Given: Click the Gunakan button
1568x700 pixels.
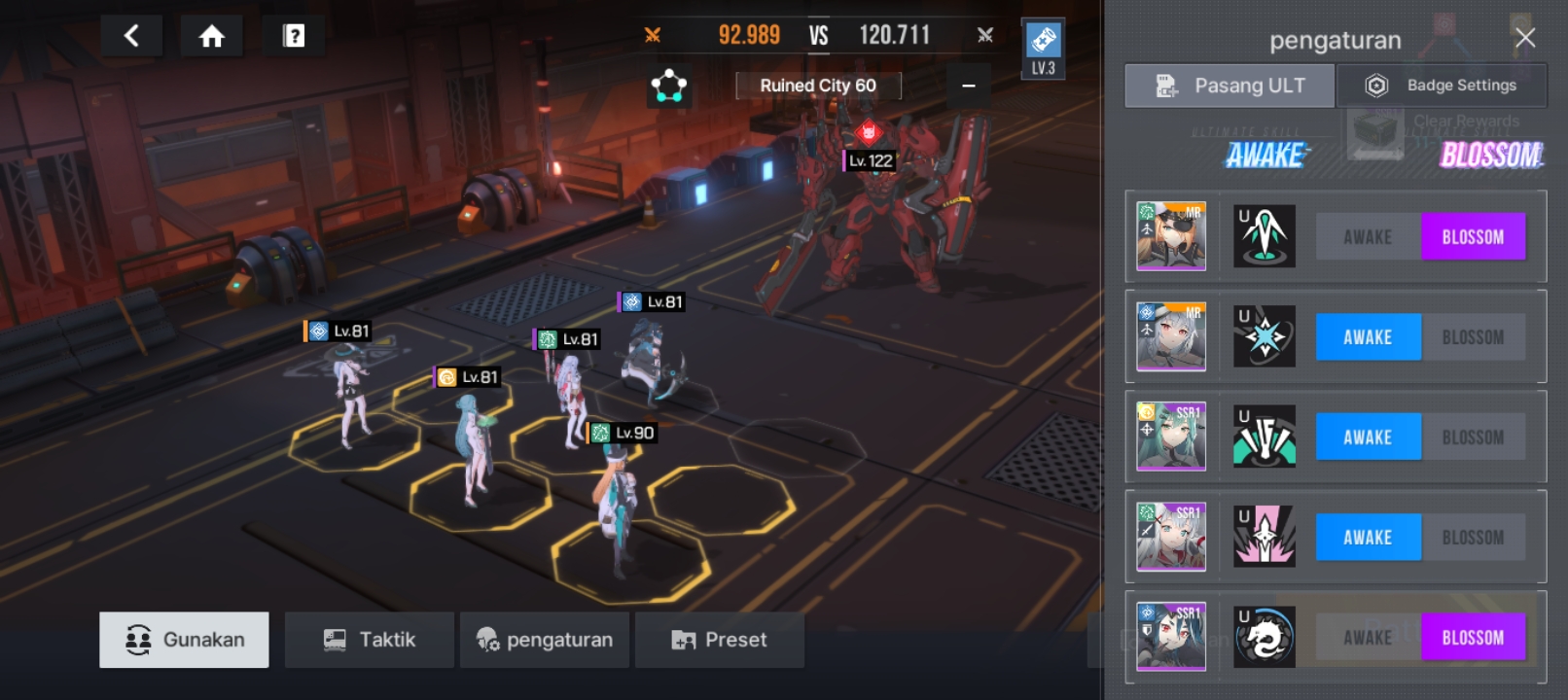Looking at the screenshot, I should pos(184,640).
